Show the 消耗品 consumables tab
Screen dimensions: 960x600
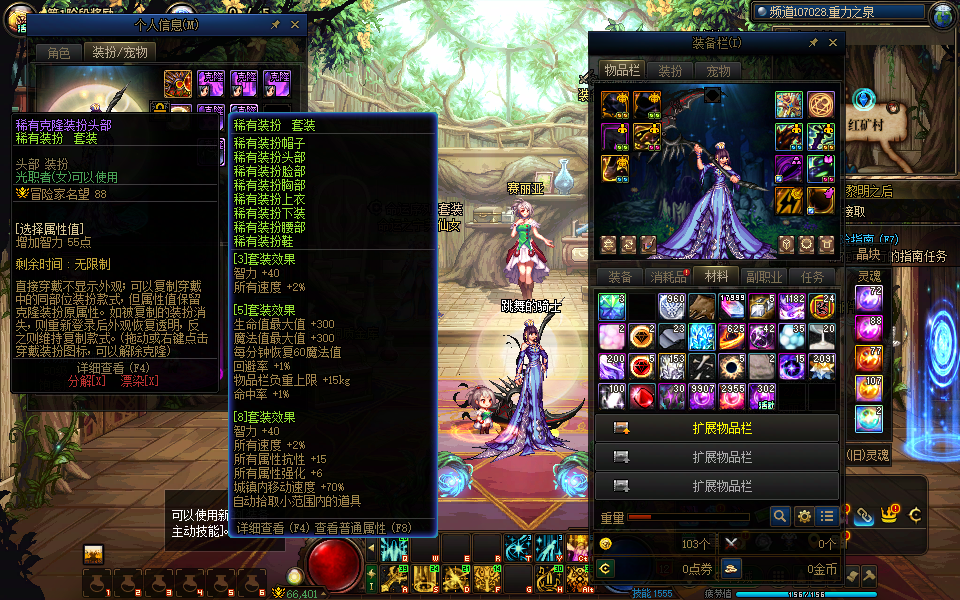coord(668,277)
